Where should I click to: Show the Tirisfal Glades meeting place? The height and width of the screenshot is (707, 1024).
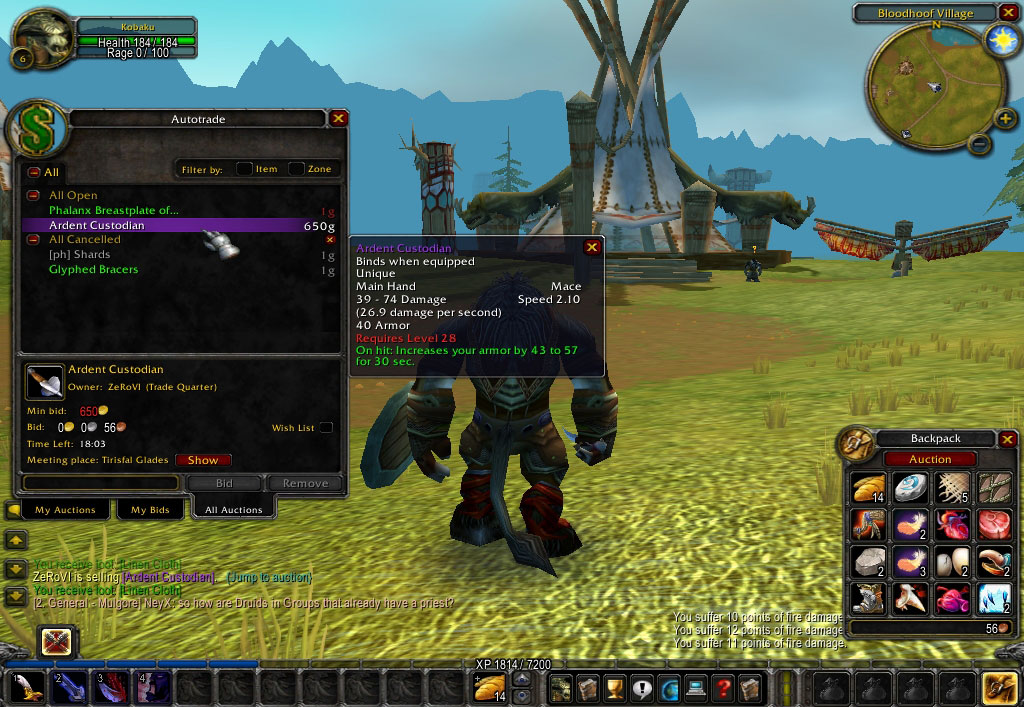[x=202, y=460]
